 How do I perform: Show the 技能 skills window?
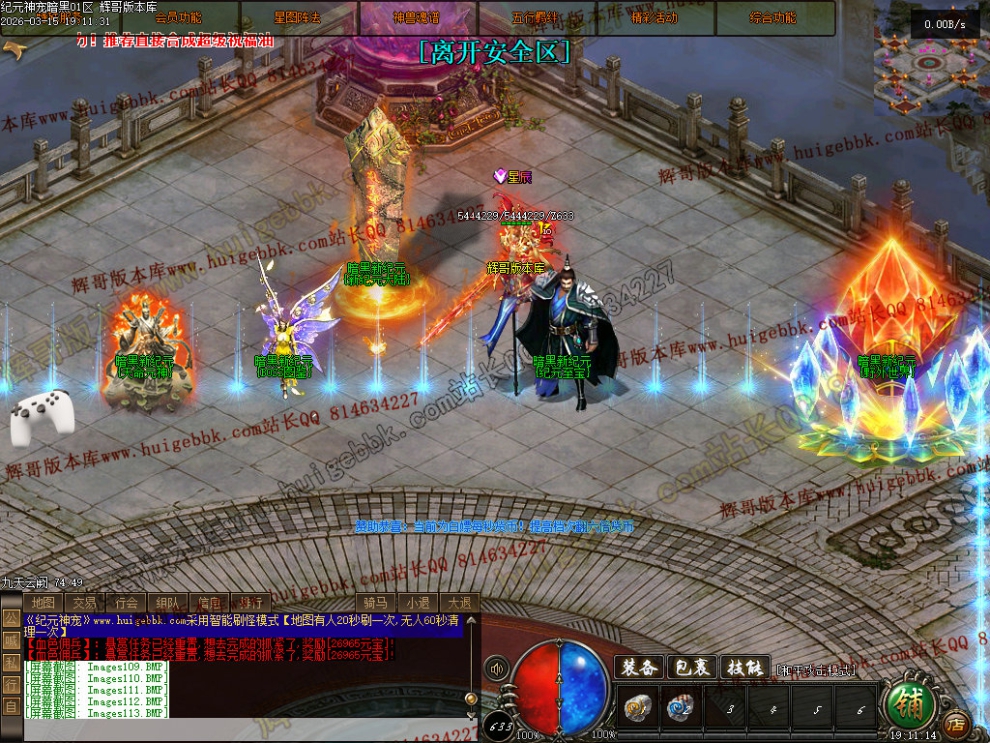(x=746, y=667)
